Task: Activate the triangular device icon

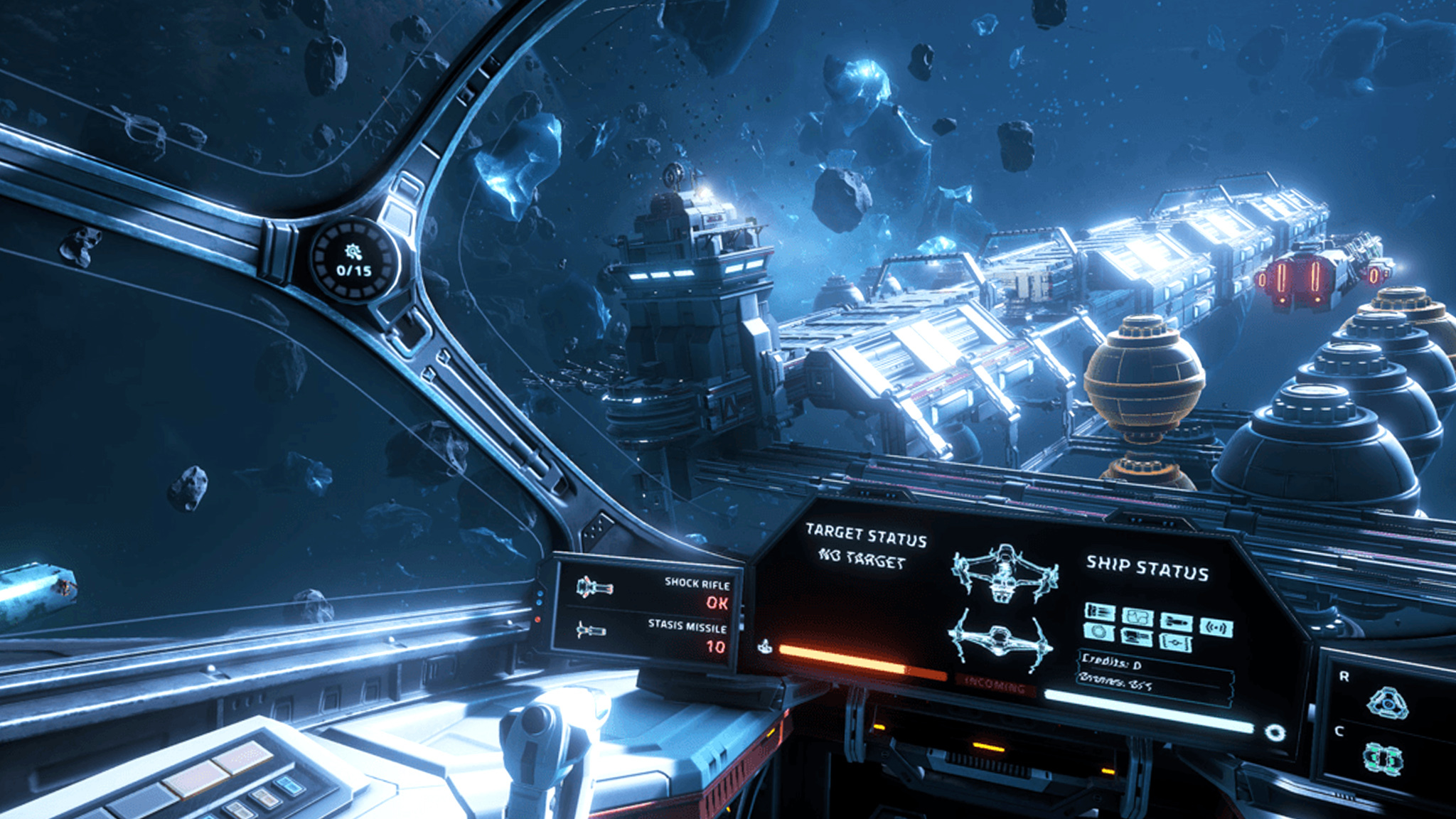Action: click(x=1387, y=702)
